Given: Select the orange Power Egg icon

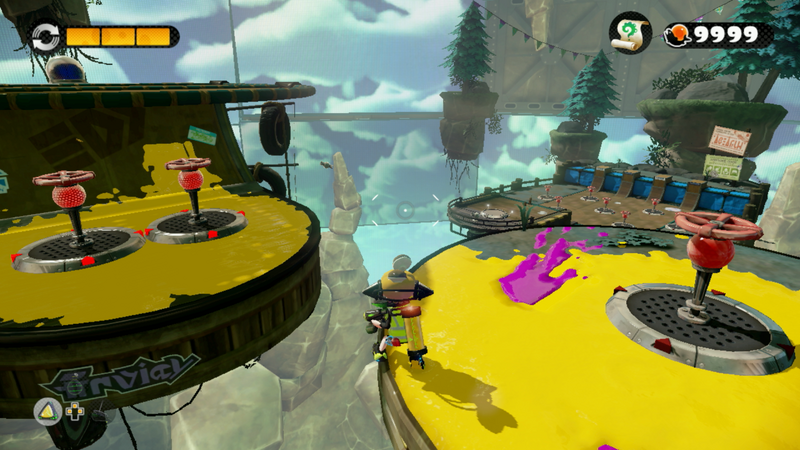Looking at the screenshot, I should [680, 34].
